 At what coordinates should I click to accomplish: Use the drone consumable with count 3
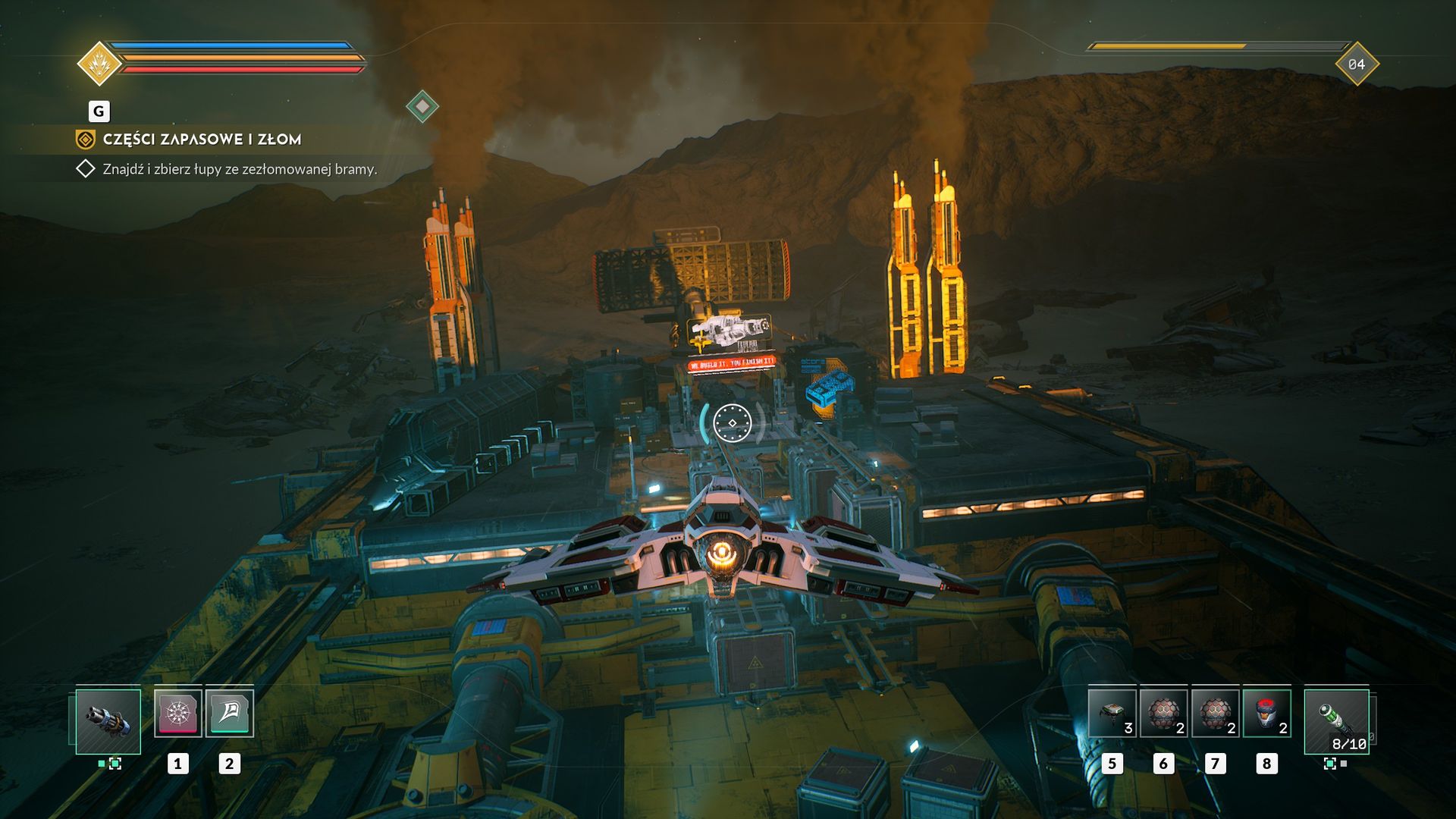[x=1112, y=714]
